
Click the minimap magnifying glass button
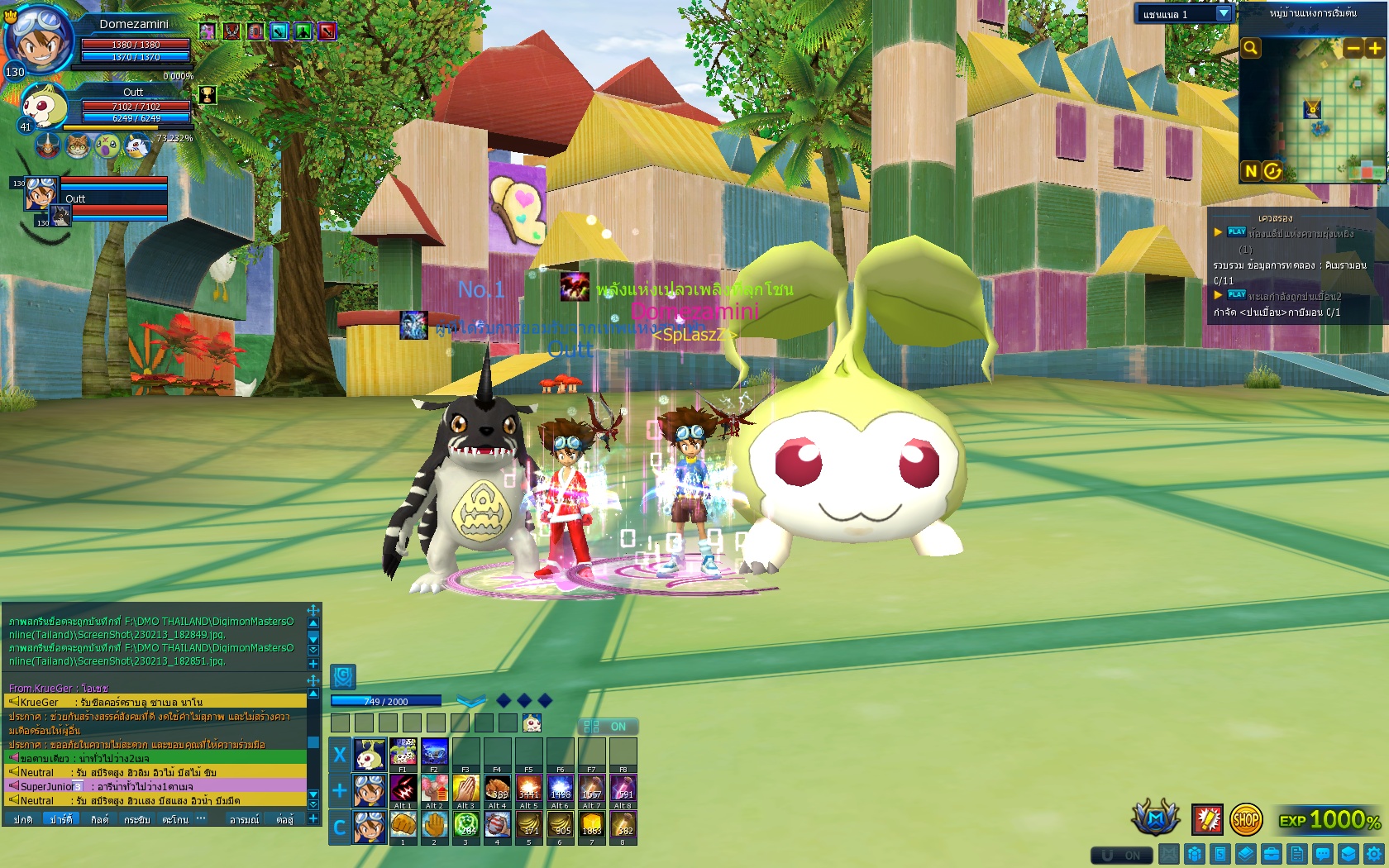click(x=1251, y=48)
